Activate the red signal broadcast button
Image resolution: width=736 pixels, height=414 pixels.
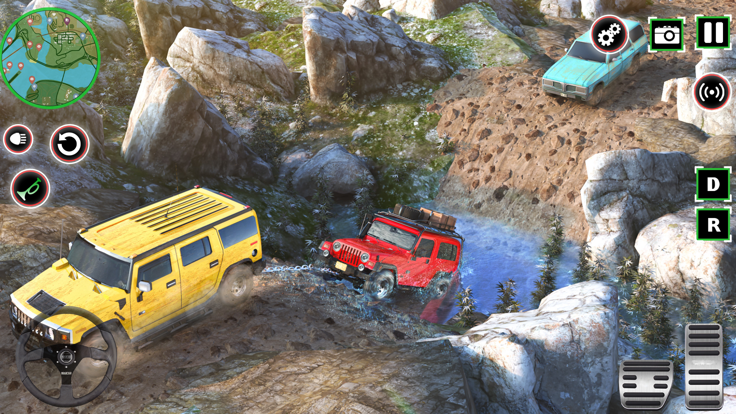[712, 92]
